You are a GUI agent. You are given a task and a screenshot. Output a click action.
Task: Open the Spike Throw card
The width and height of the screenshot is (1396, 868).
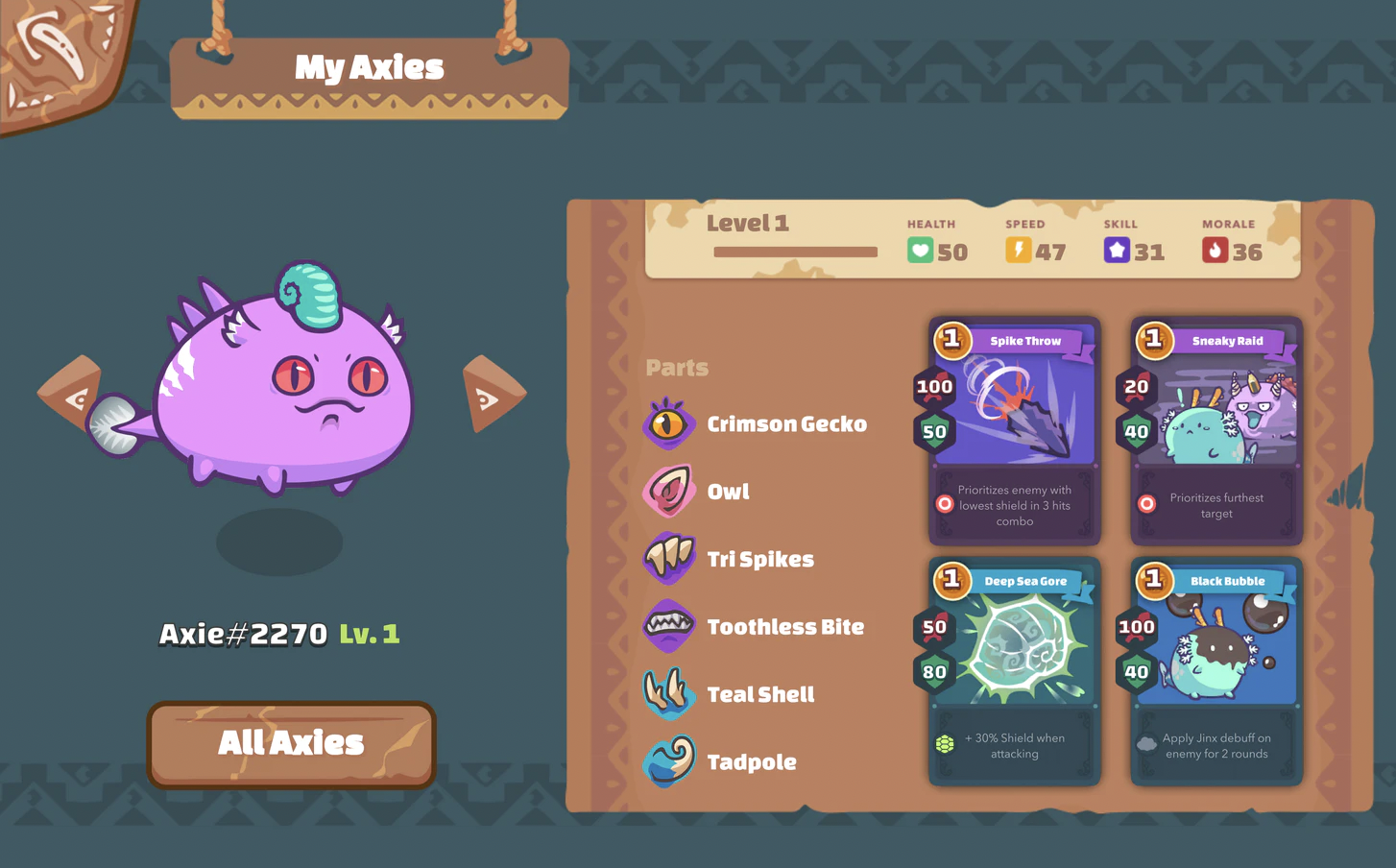pyautogui.click(x=1013, y=430)
